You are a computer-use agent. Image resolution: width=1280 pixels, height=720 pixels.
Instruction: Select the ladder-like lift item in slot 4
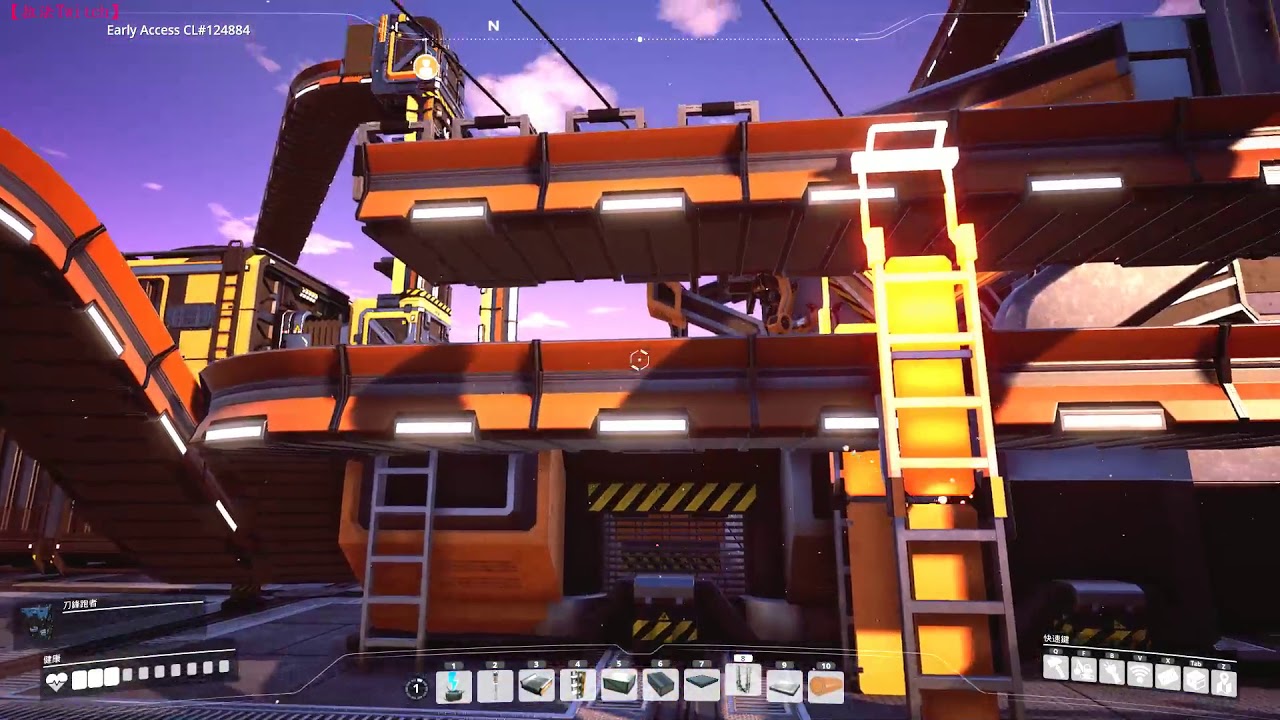[577, 686]
